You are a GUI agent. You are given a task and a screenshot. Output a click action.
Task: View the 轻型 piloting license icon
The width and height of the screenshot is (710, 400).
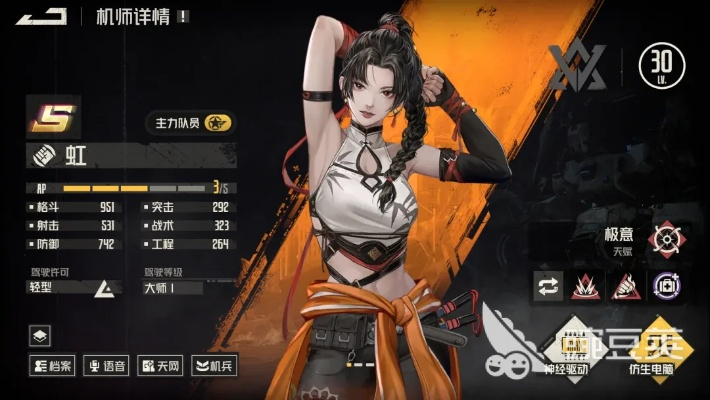[102, 289]
